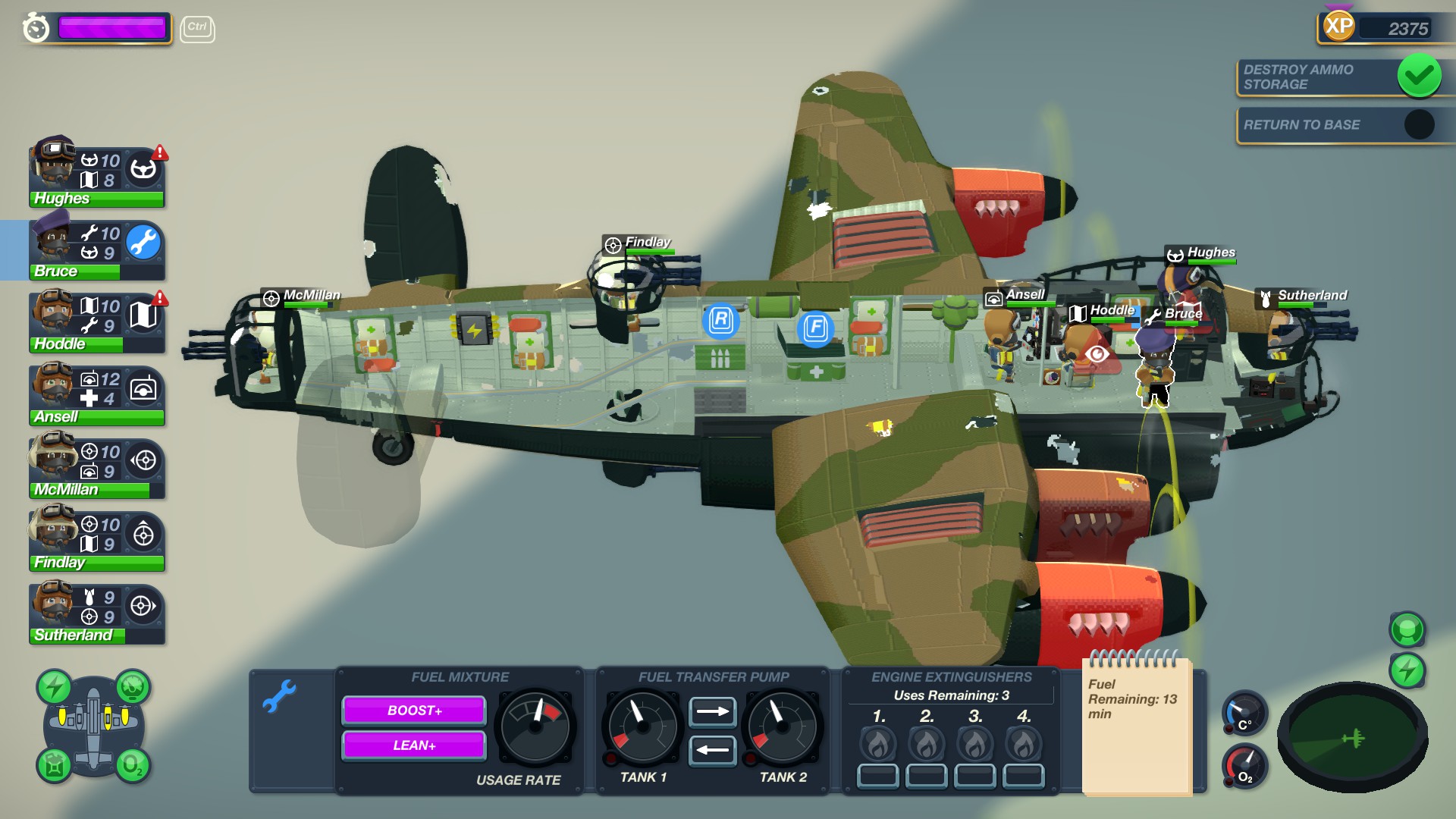Select Sutherland's crew card

tap(55, 605)
